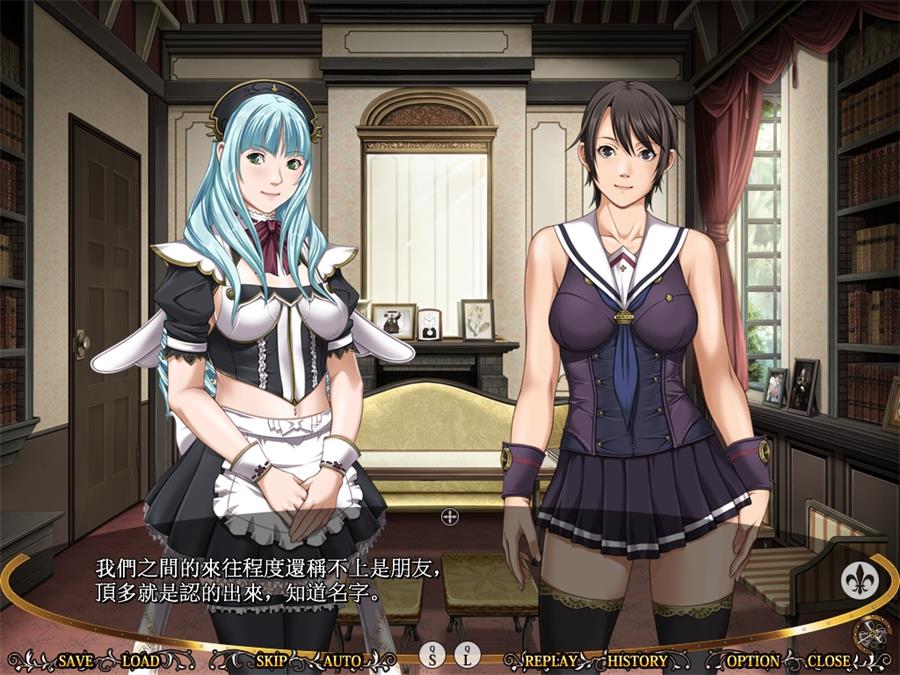Open the OPTION settings
This screenshot has width=900, height=675.
point(753,660)
